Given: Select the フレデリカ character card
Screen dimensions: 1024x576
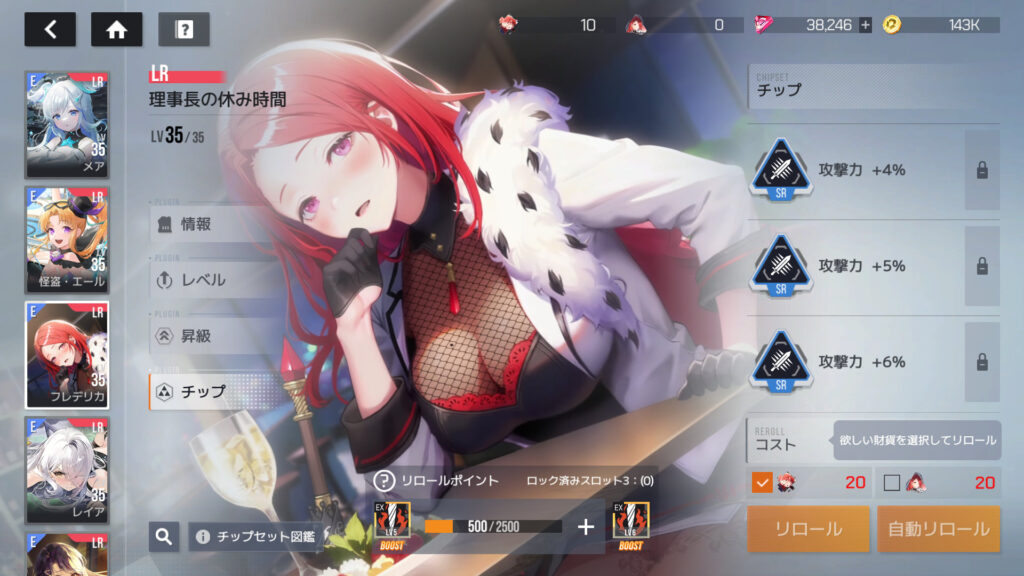Looking at the screenshot, I should [66, 354].
